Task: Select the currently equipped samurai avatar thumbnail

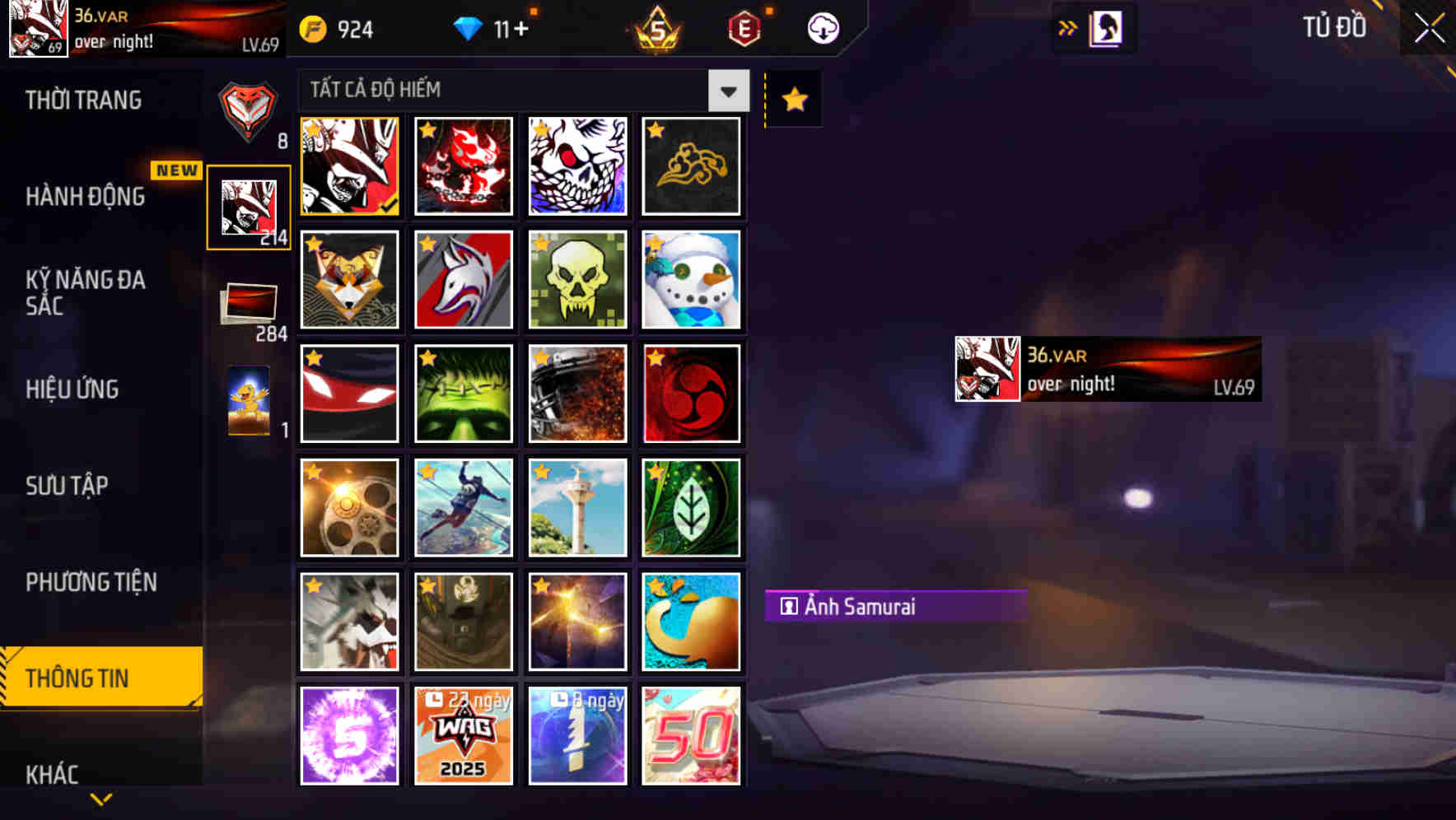Action: point(348,167)
